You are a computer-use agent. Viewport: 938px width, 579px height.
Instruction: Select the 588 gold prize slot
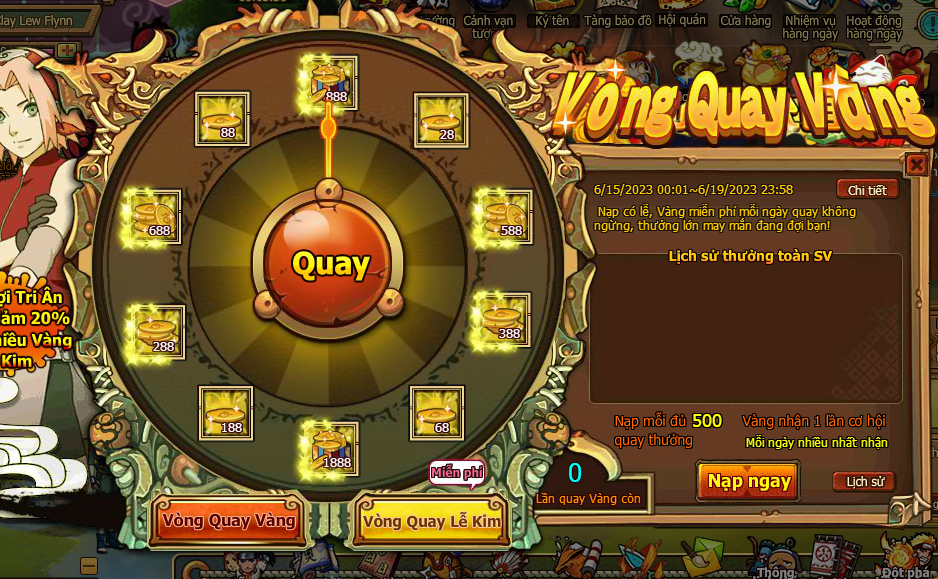pyautogui.click(x=503, y=216)
